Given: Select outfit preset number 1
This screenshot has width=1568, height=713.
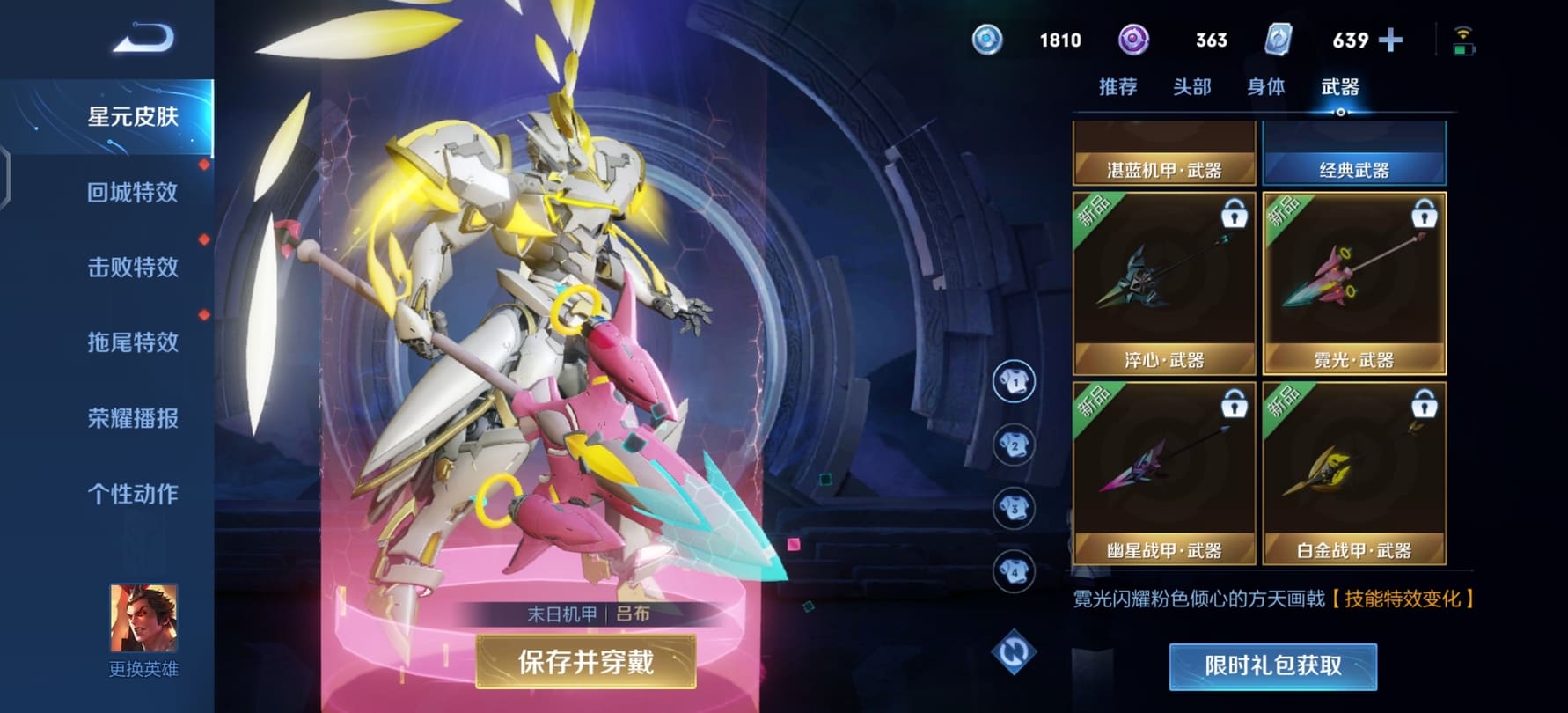Looking at the screenshot, I should tap(1014, 382).
